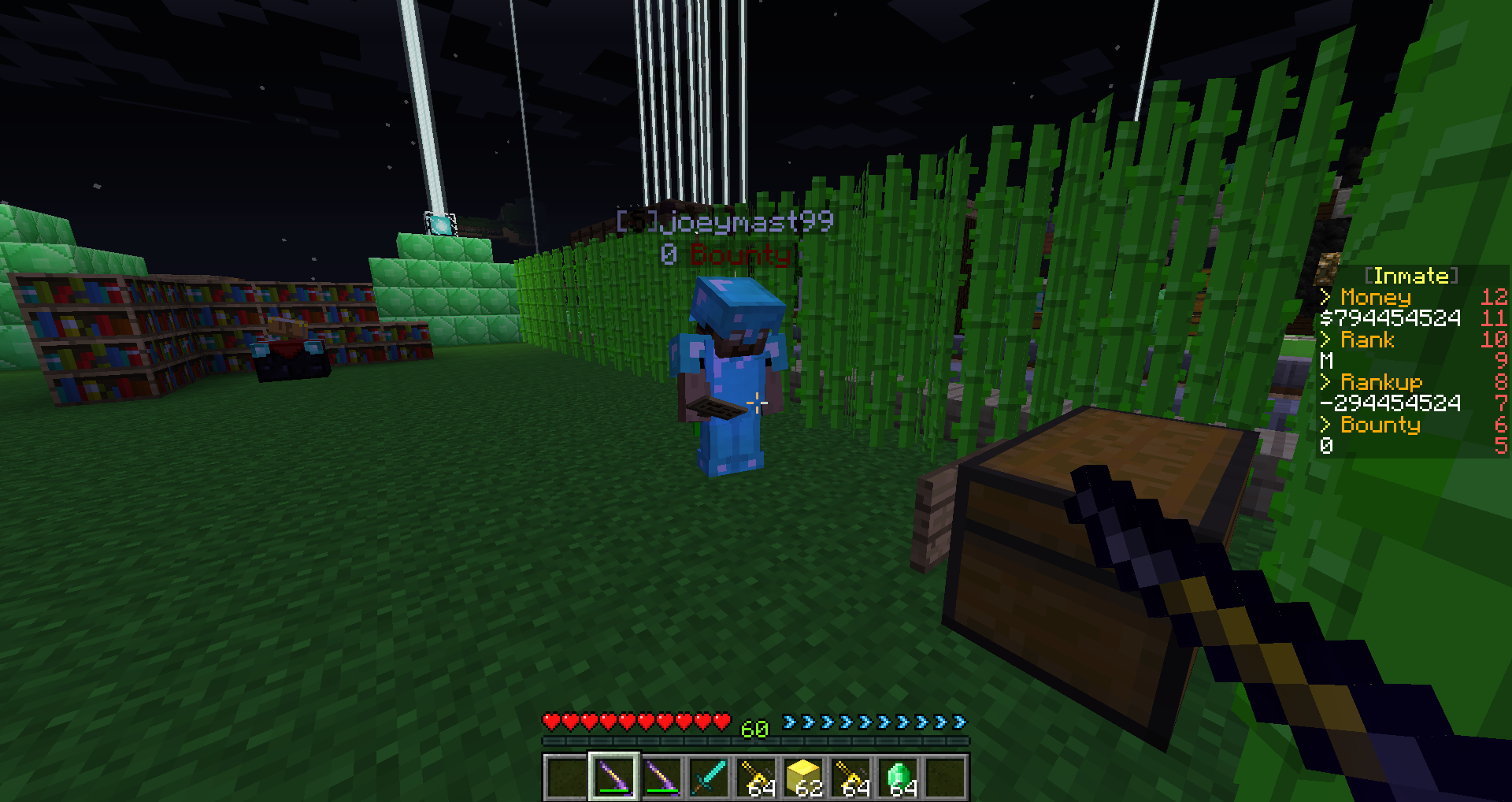Switch to the enchanted rod beside the diamond sword

[661, 777]
